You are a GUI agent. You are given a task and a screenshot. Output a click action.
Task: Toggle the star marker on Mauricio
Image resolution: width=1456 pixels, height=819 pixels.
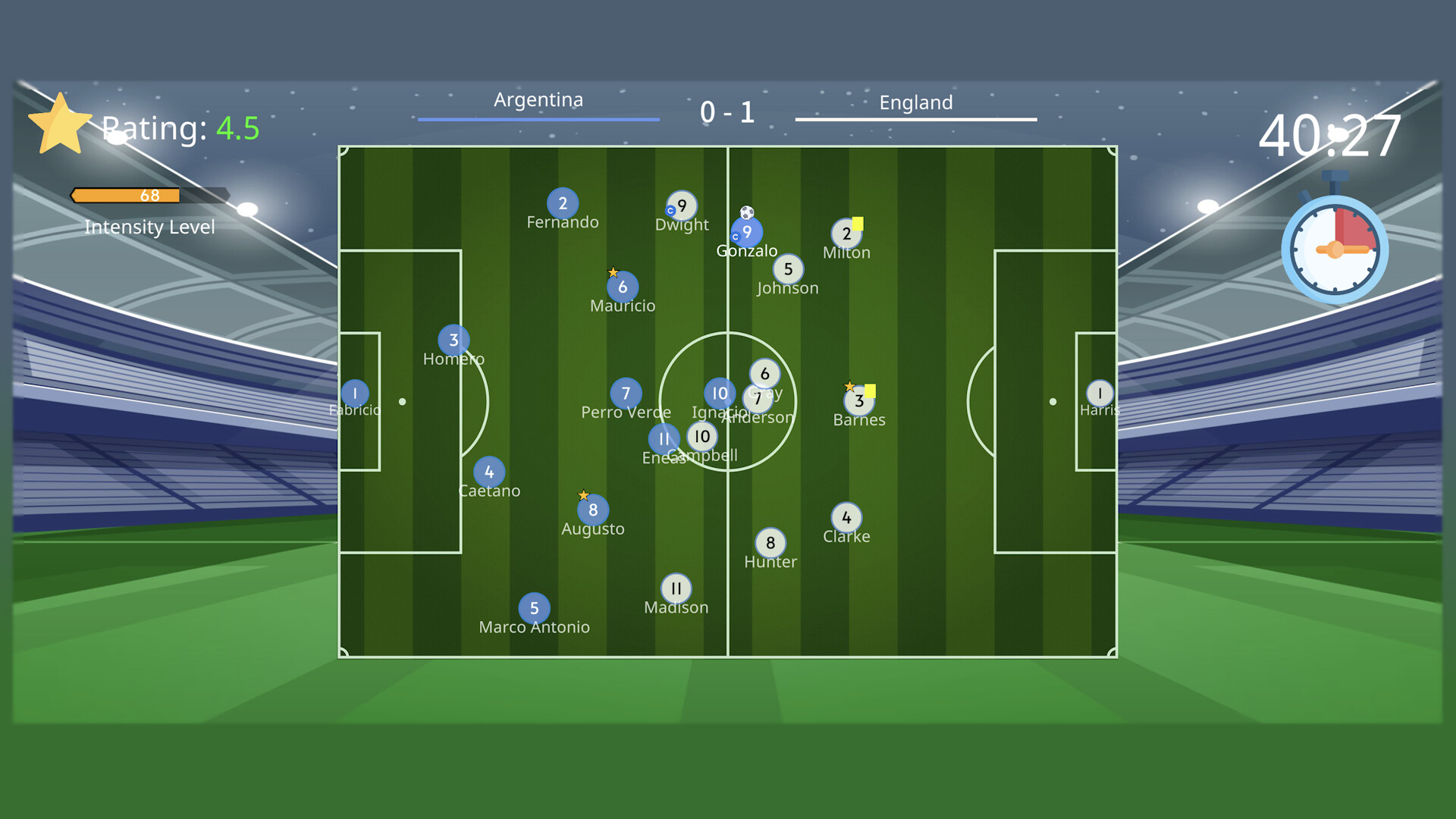613,271
